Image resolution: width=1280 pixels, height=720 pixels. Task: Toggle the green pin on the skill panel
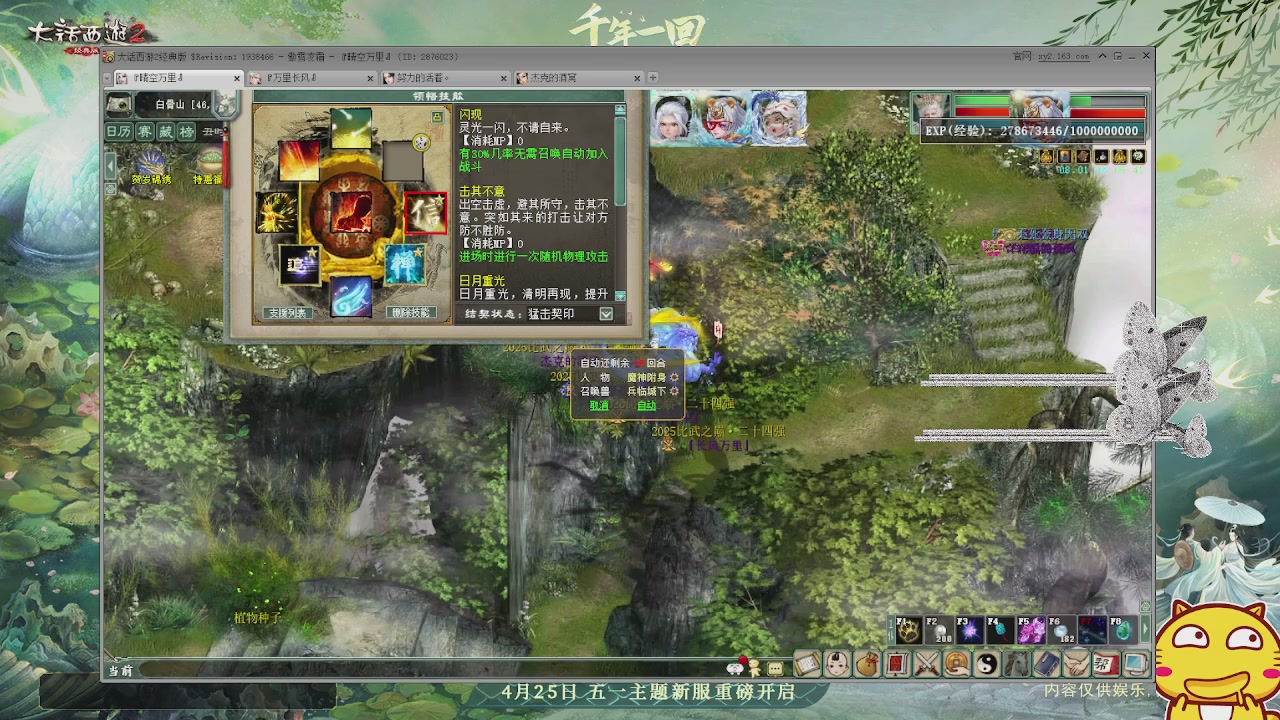point(438,117)
